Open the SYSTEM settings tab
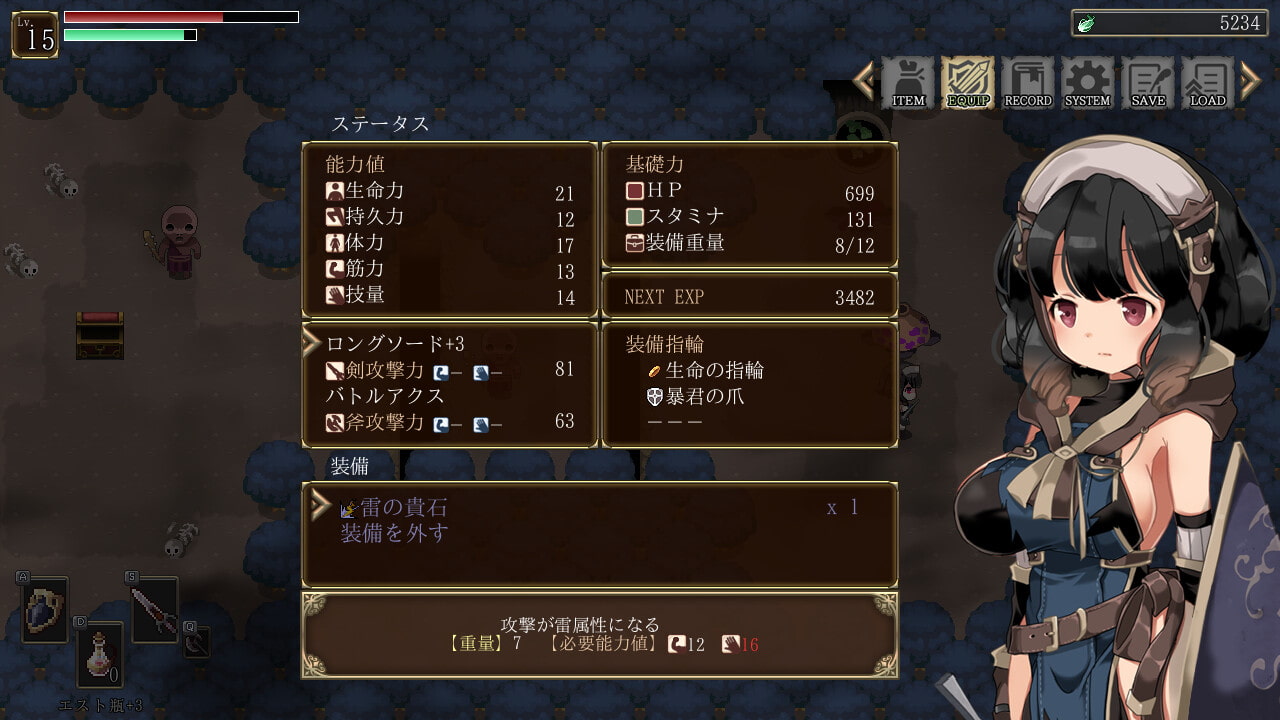The height and width of the screenshot is (720, 1280). (1088, 82)
